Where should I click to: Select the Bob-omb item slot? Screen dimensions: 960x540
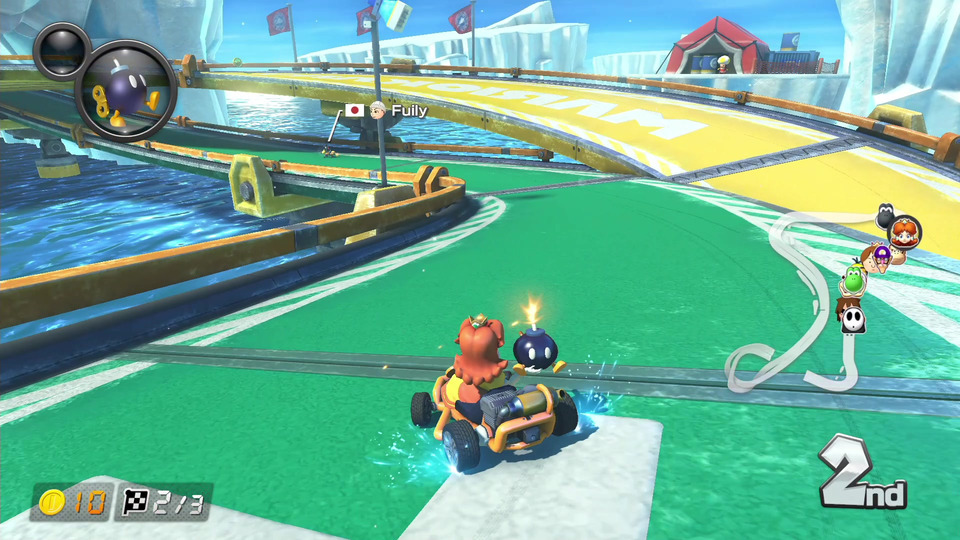[x=127, y=91]
